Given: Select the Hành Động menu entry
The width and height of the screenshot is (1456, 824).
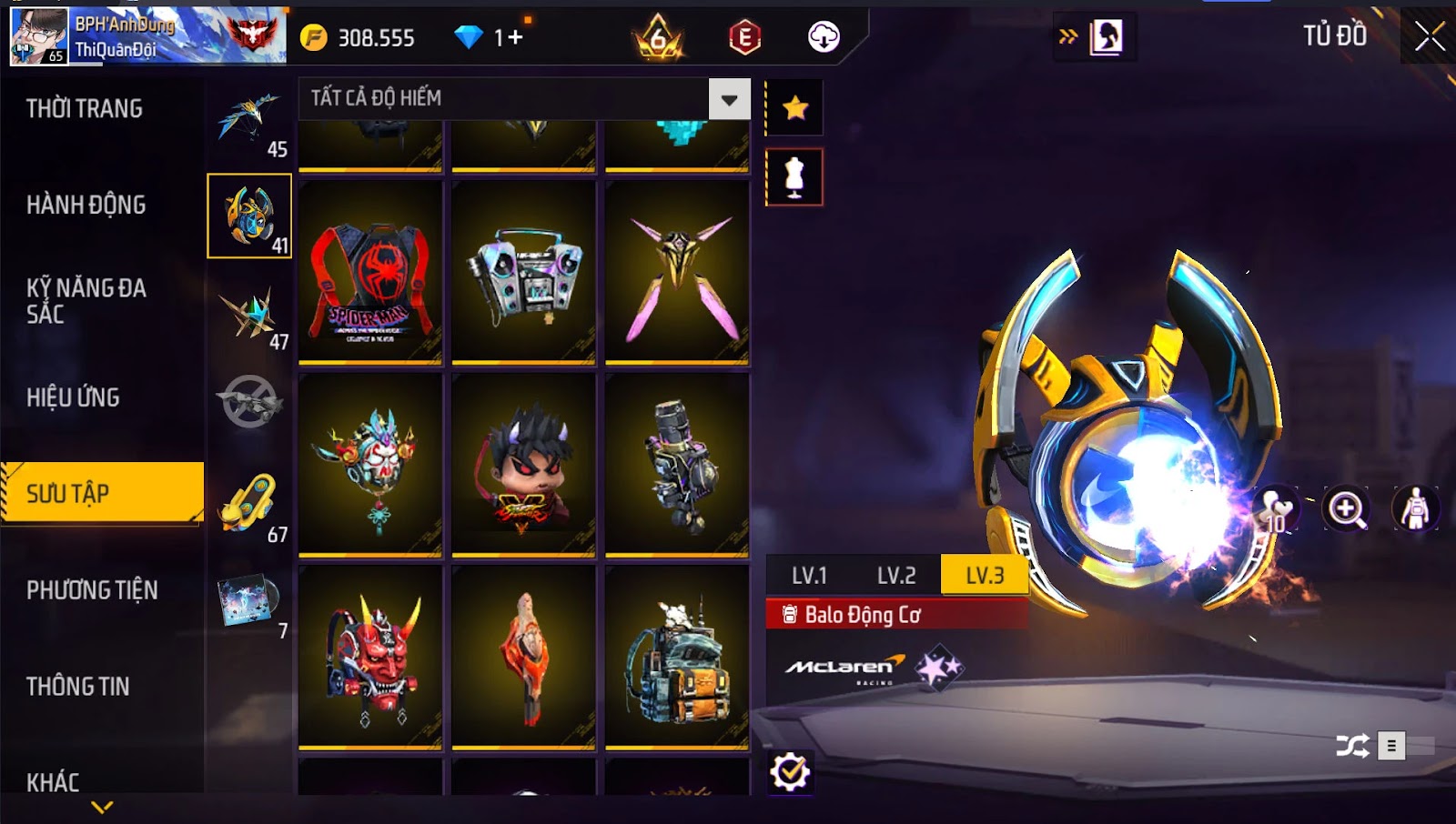Looking at the screenshot, I should (86, 206).
